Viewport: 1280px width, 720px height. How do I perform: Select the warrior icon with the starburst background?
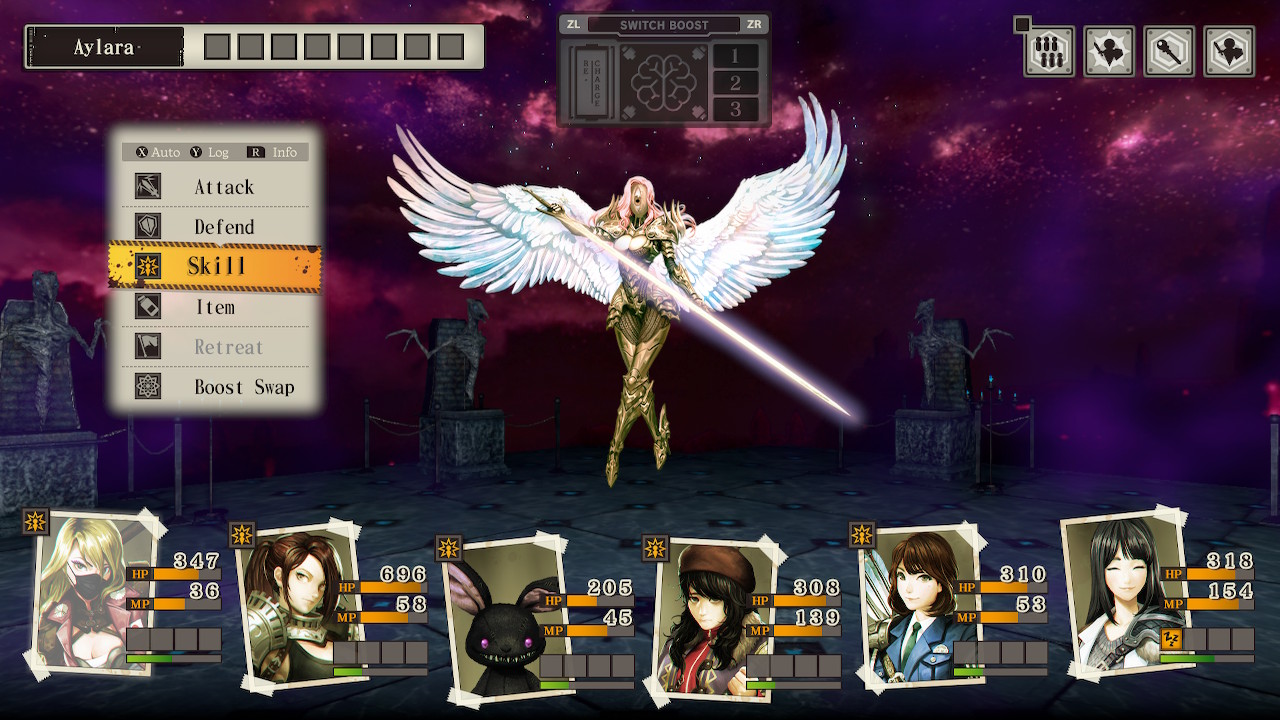click(x=1109, y=51)
